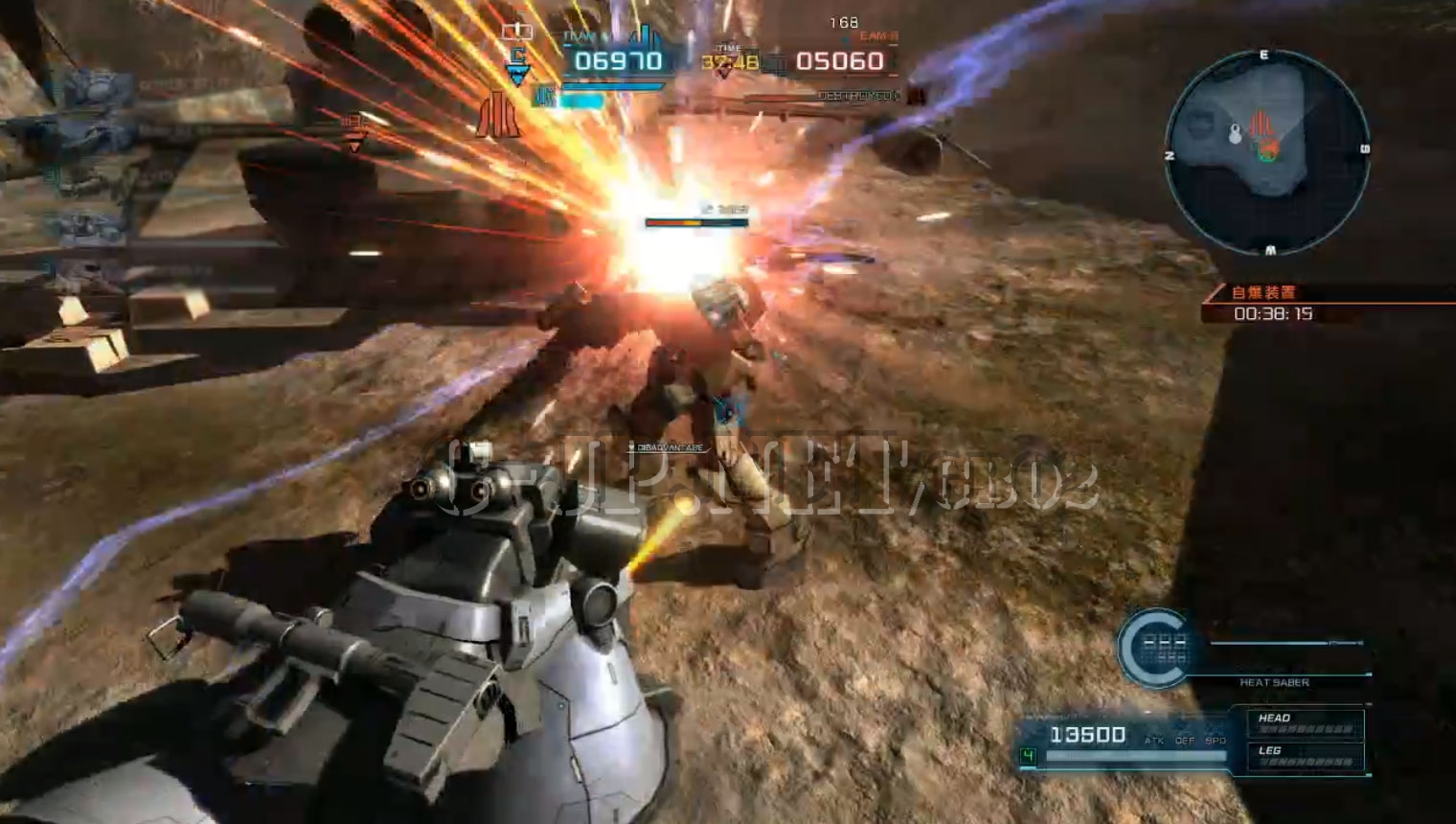Select the Heat Saber weapon icon
This screenshot has width=1456, height=824.
tap(1156, 648)
